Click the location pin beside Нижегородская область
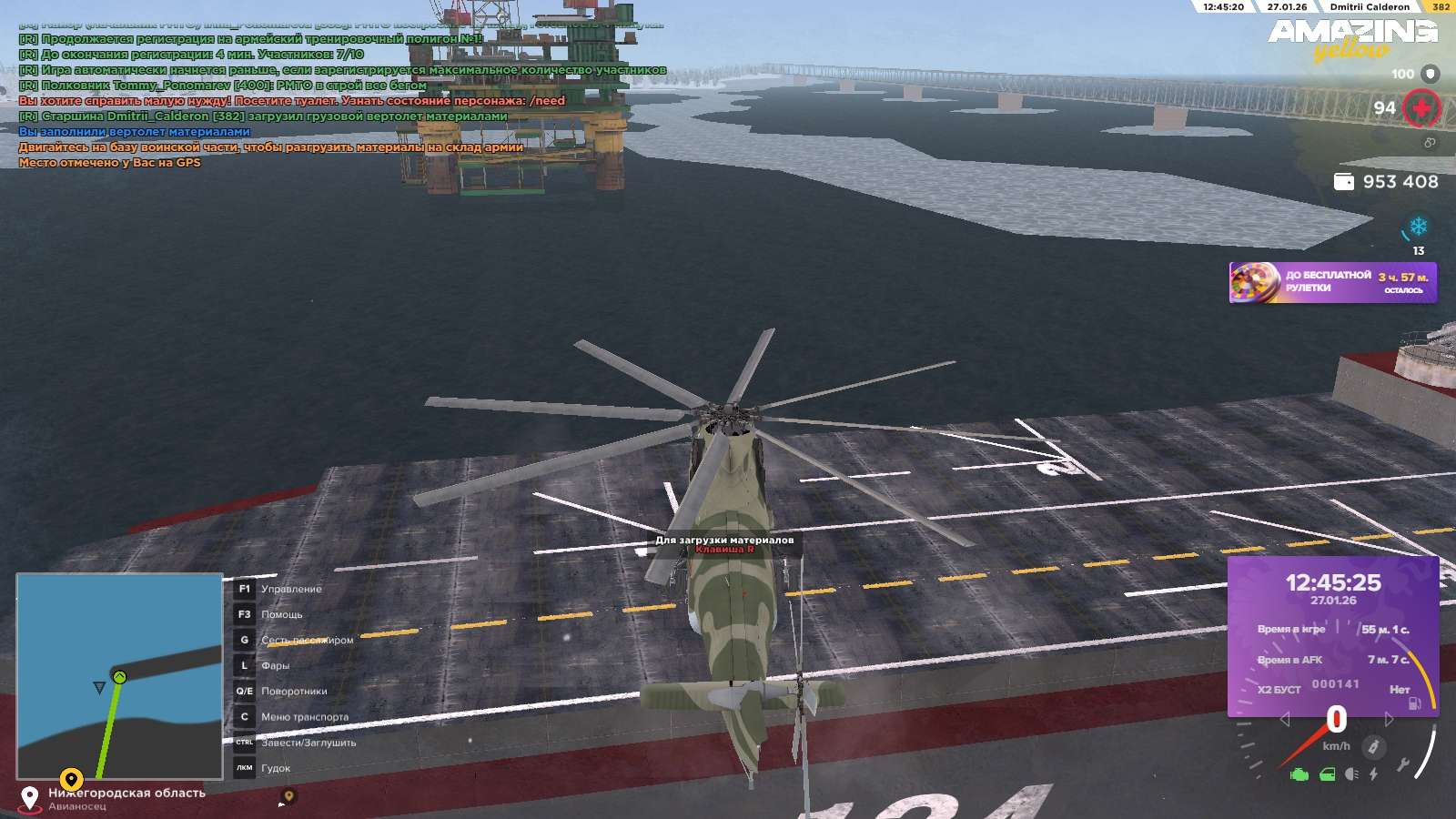 tap(30, 798)
